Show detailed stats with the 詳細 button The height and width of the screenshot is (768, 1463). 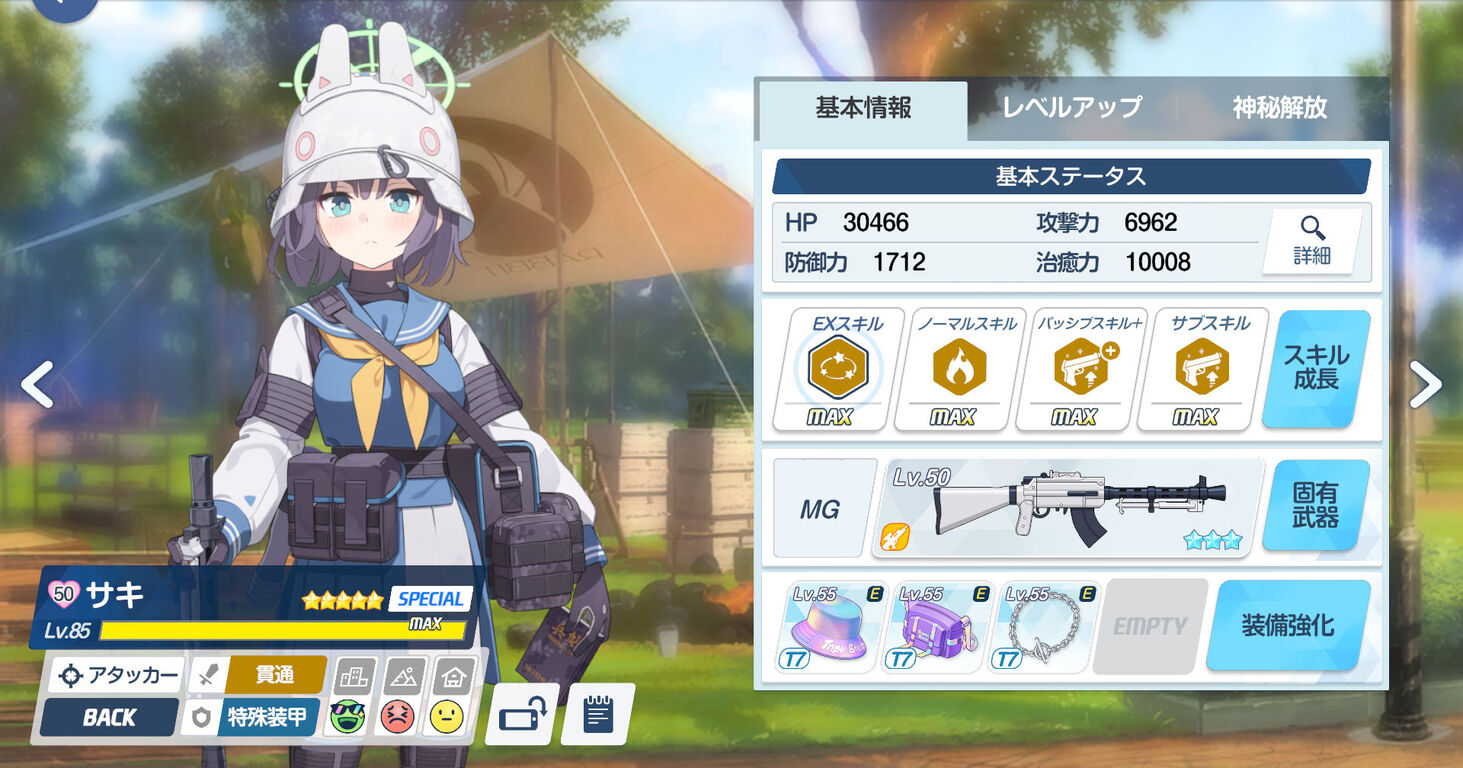[x=1311, y=241]
